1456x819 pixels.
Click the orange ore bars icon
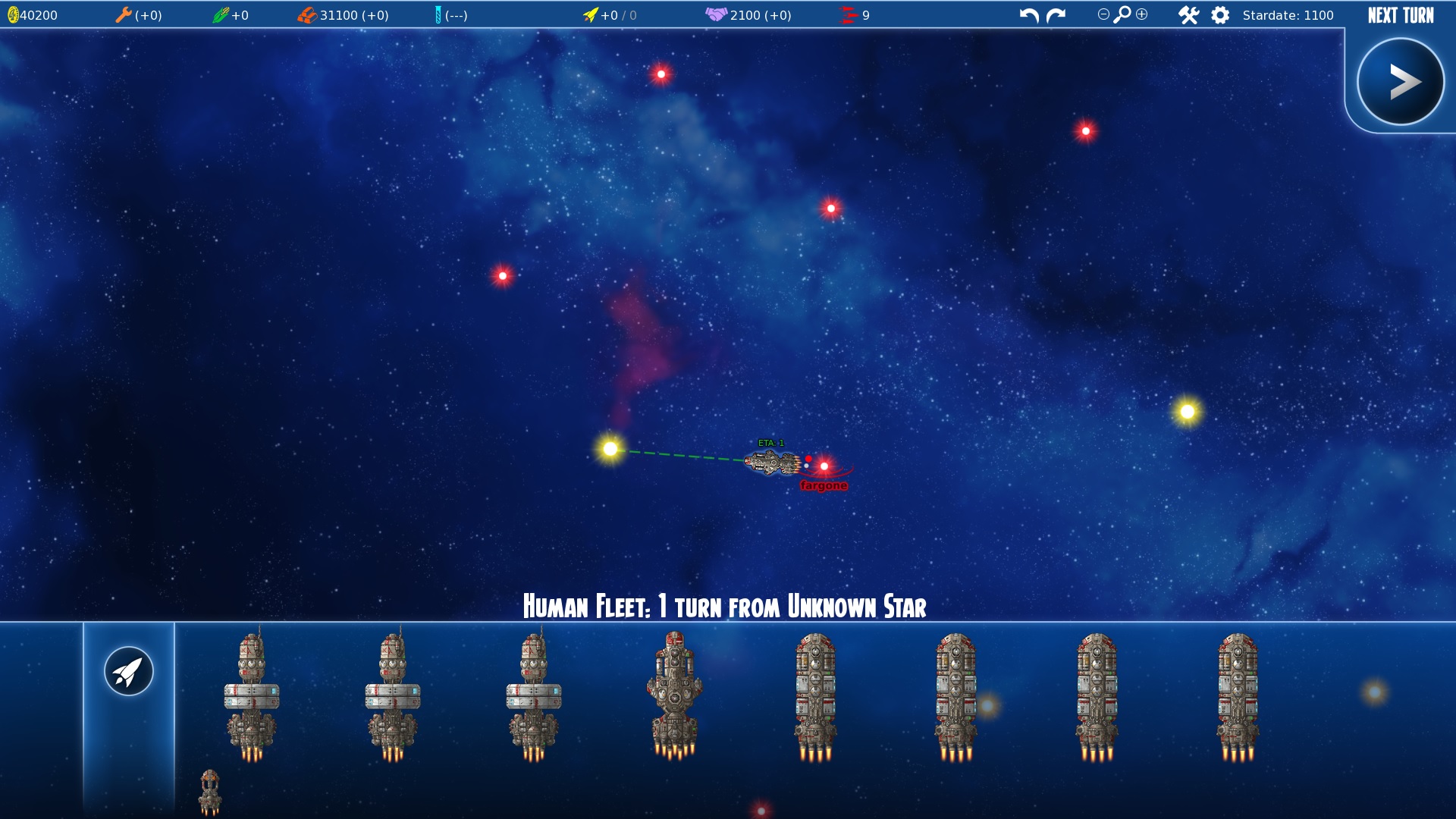307,15
